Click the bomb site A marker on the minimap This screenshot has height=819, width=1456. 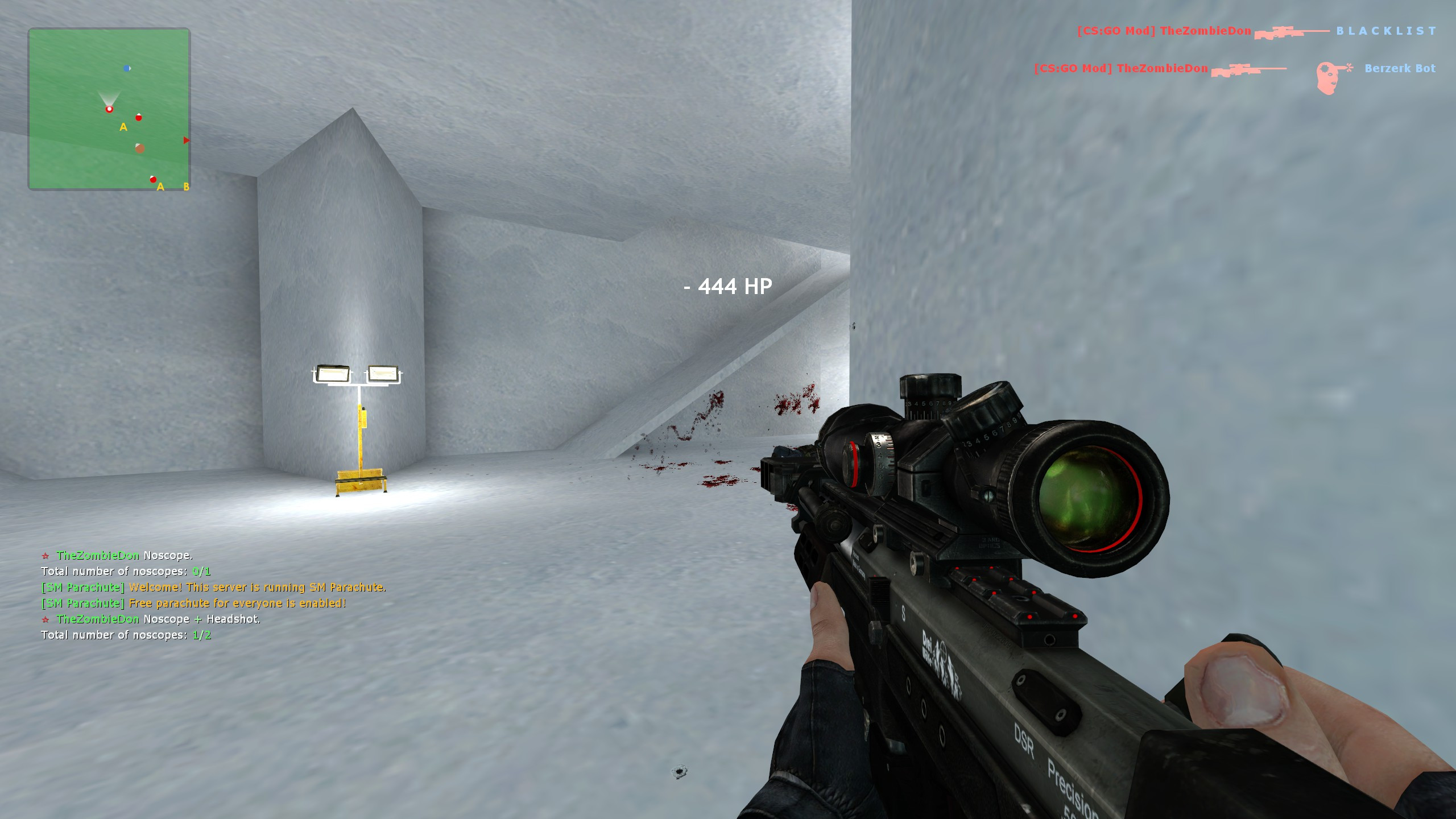(x=123, y=127)
